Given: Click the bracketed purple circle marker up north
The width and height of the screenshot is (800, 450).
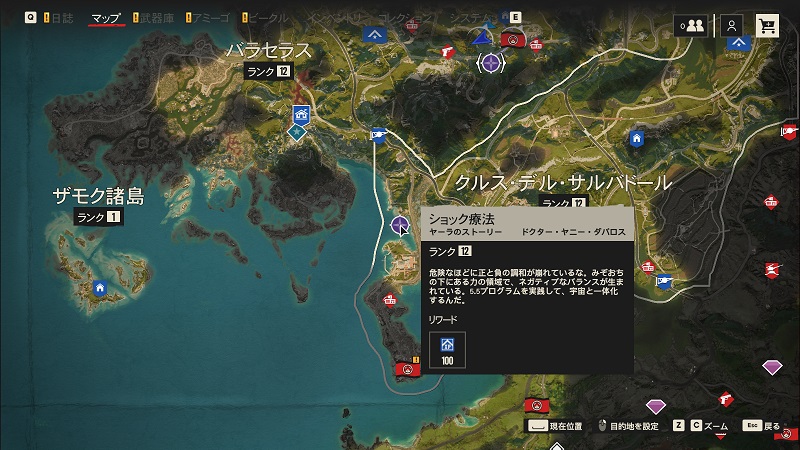Looking at the screenshot, I should click(x=490, y=63).
